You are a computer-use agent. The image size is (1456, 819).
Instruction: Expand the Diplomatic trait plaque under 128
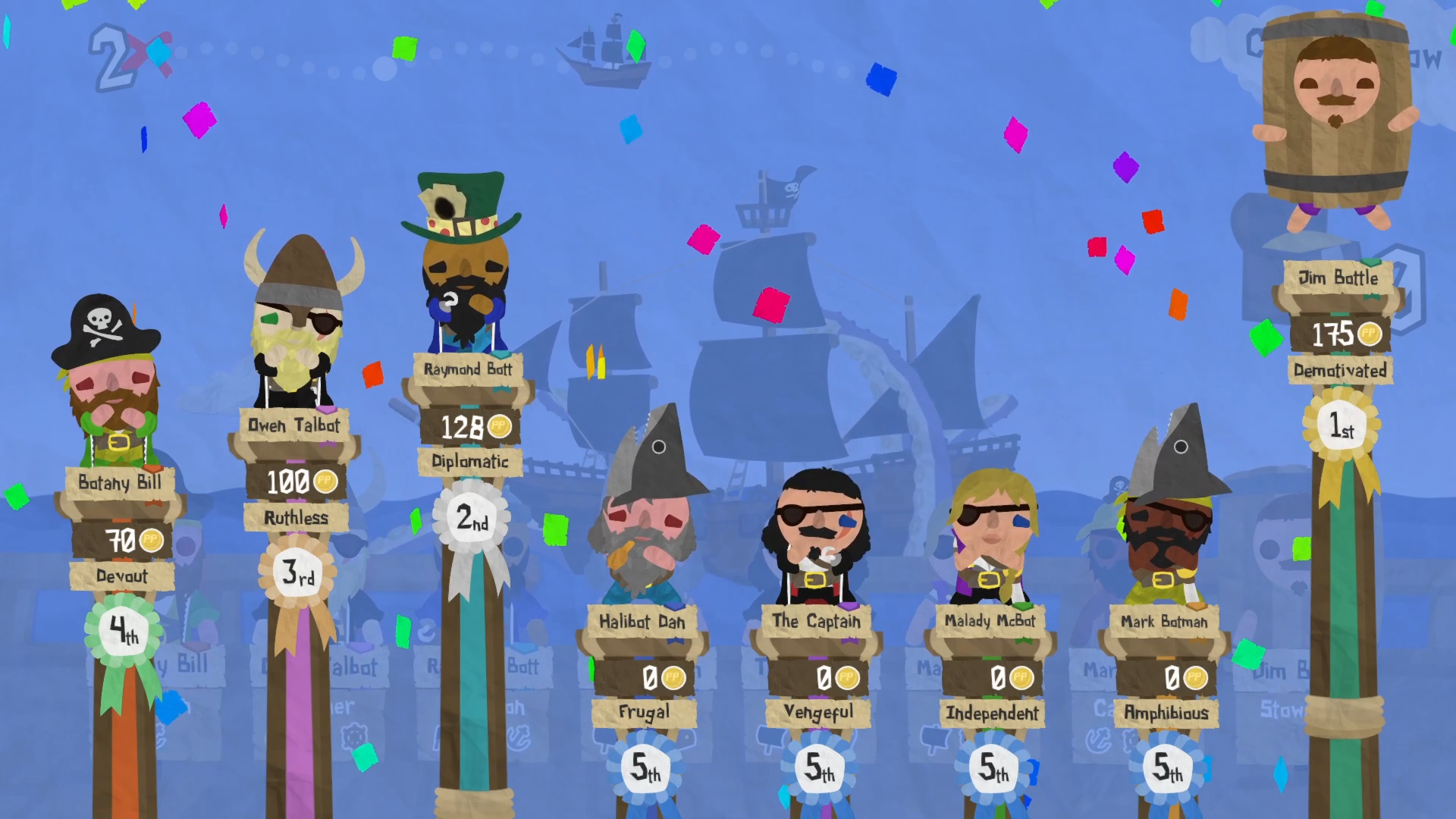point(470,462)
